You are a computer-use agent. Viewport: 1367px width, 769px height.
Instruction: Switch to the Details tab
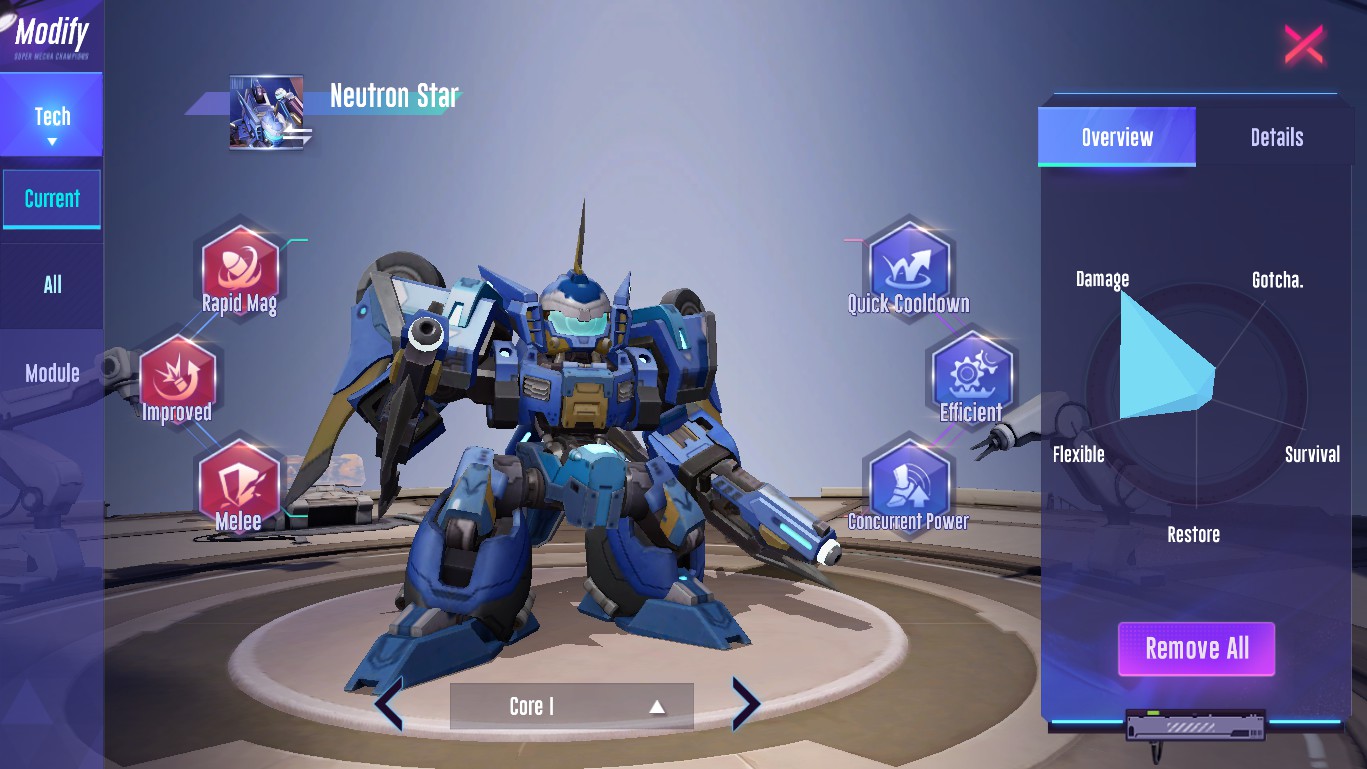coord(1276,137)
